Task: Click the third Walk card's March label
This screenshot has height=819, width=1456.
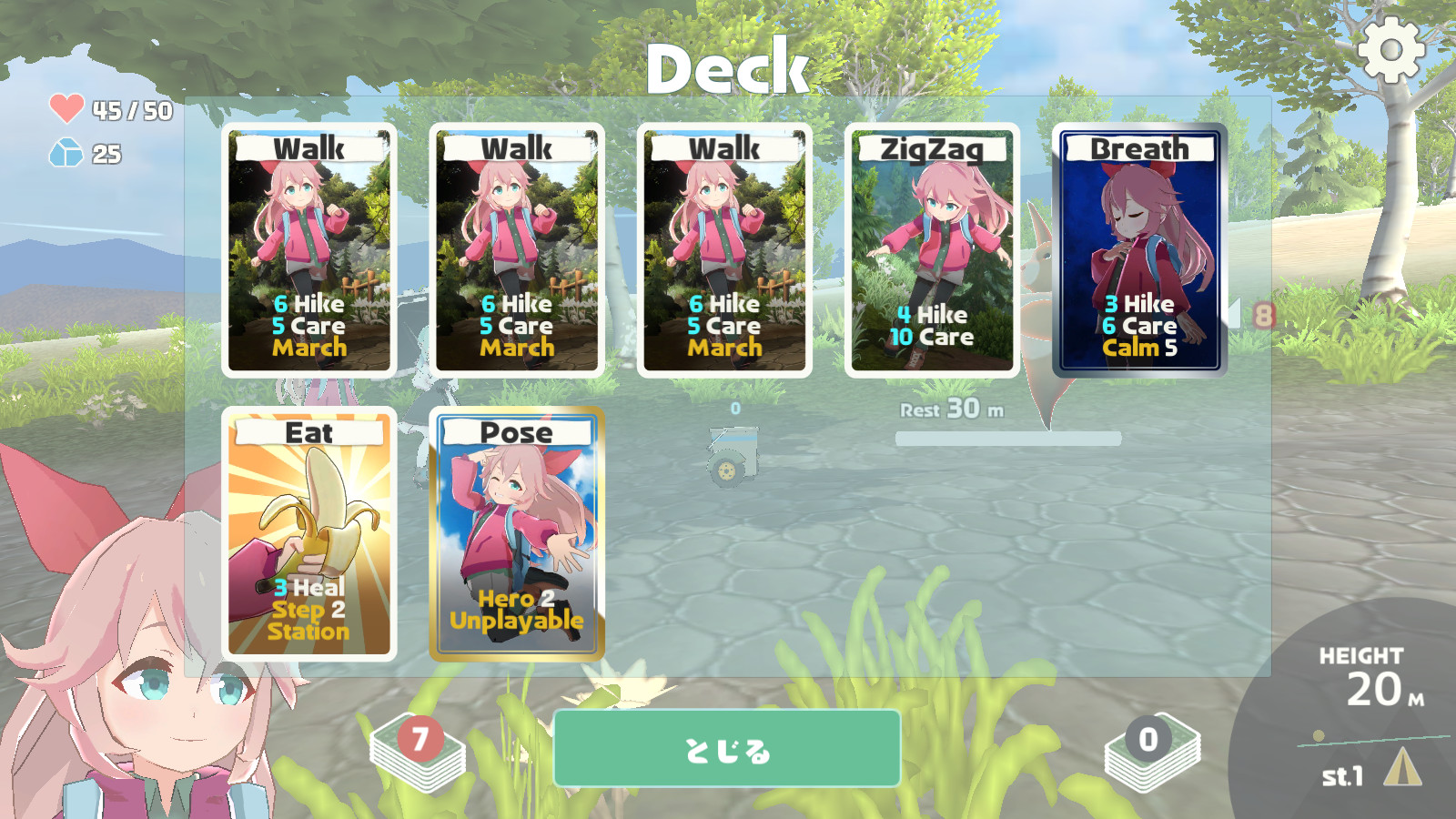Action: 723,347
